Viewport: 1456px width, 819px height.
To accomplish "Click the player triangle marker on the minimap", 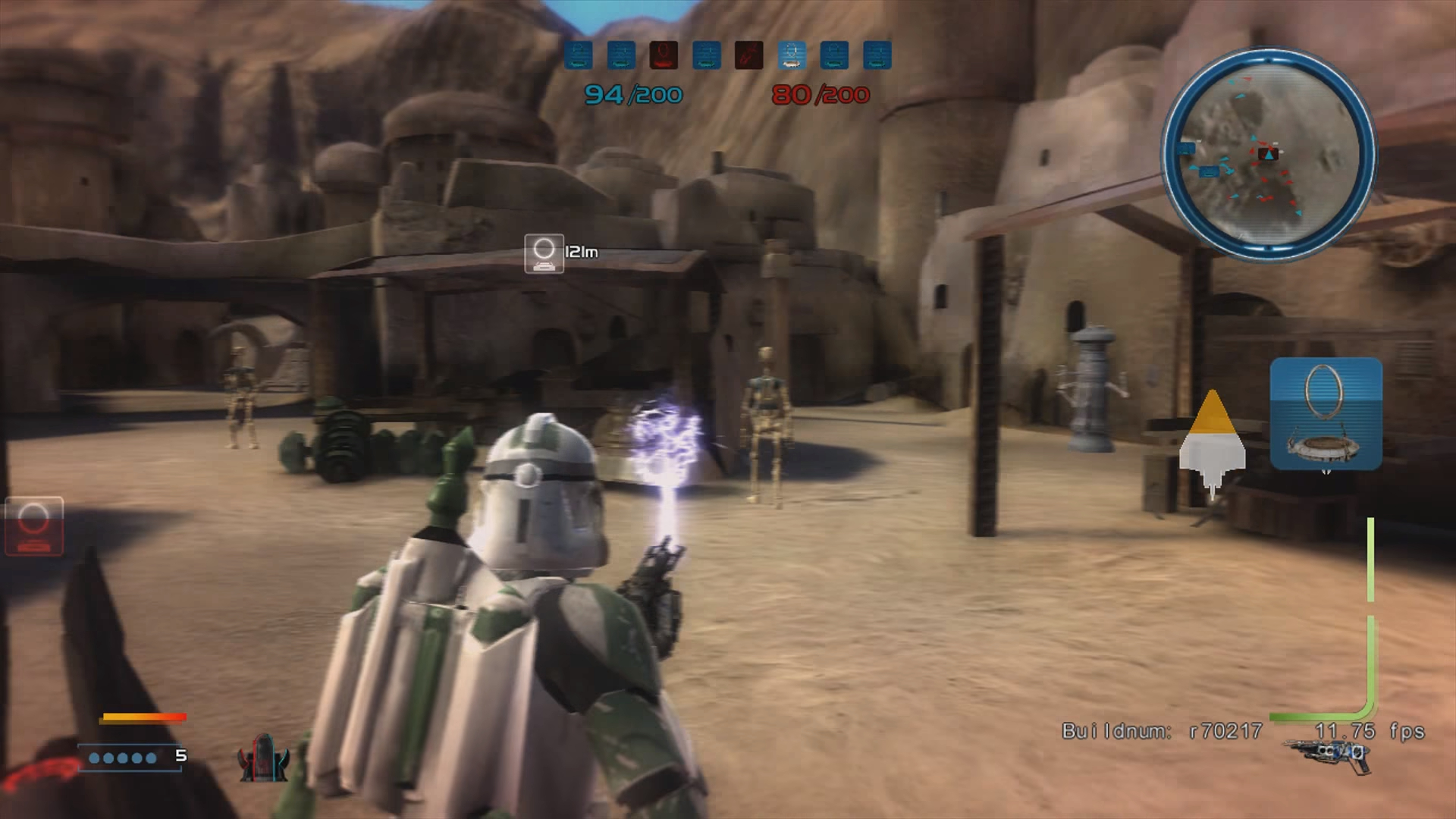I will [1268, 155].
